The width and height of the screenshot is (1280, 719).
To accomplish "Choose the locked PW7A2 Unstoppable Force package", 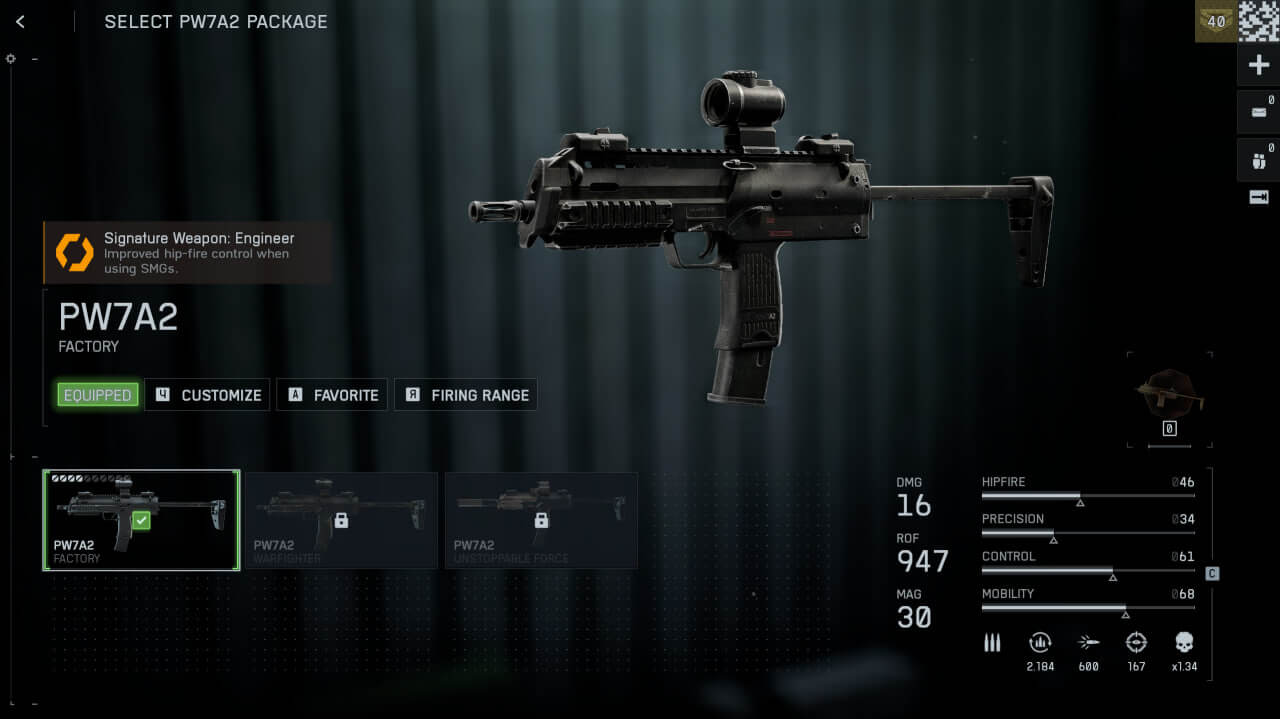I will 541,520.
